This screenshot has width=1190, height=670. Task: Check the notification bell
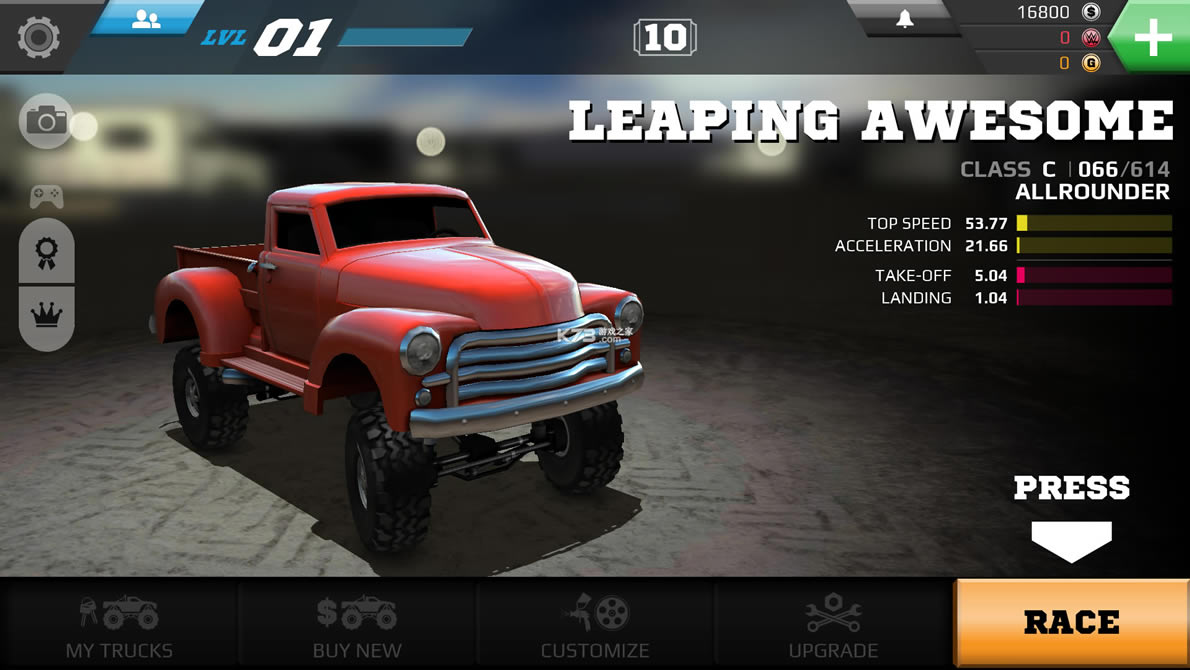[904, 19]
